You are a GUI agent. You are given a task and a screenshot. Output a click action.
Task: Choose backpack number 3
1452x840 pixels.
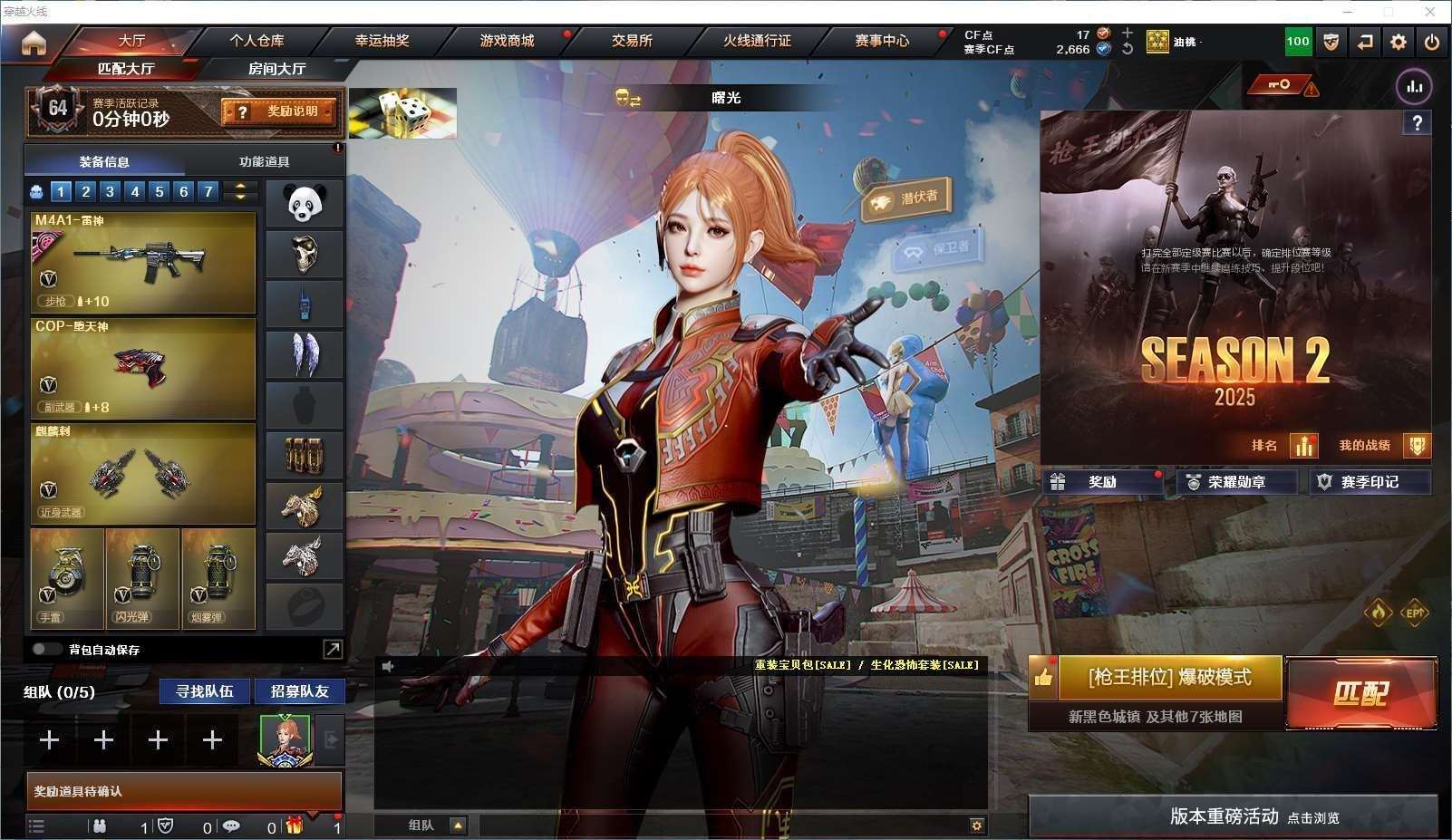(110, 191)
